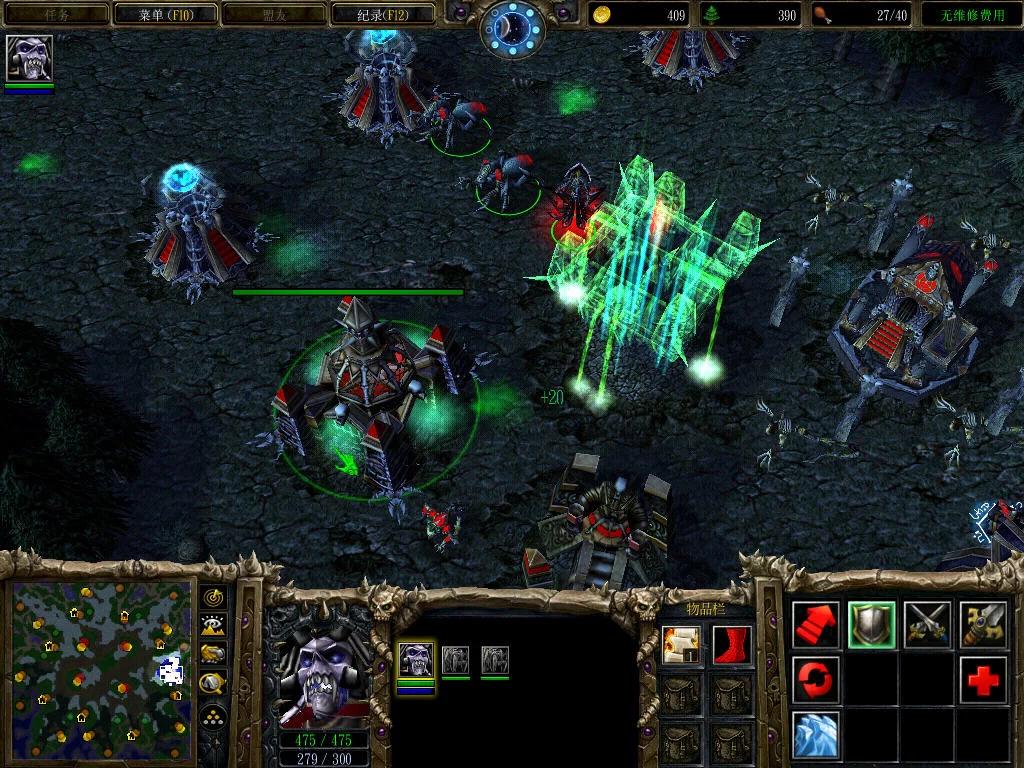This screenshot has width=1024, height=768.
Task: Open the 盟友 allies menu
Action: [274, 14]
